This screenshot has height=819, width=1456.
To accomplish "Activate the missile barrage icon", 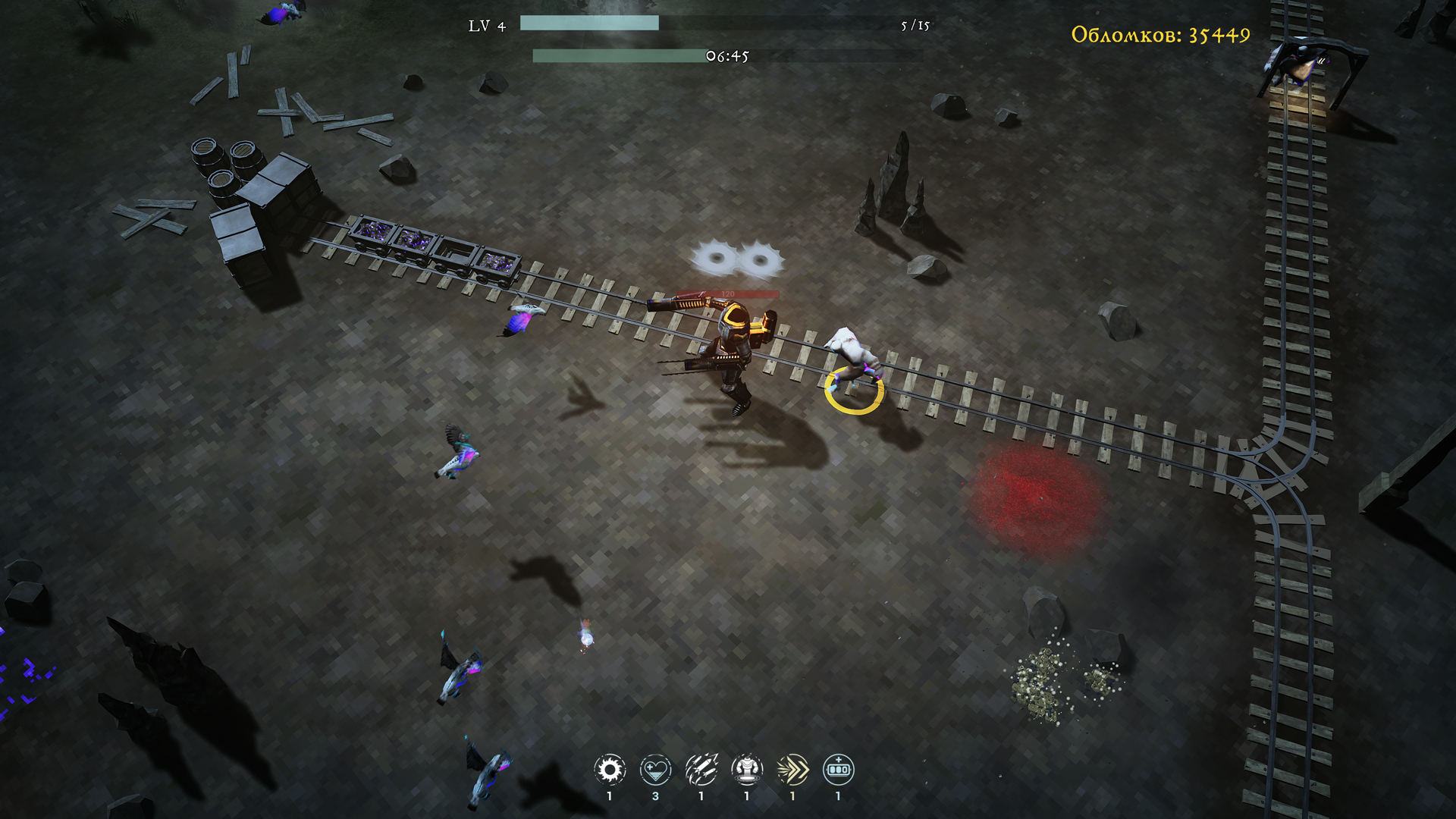I will point(701,770).
